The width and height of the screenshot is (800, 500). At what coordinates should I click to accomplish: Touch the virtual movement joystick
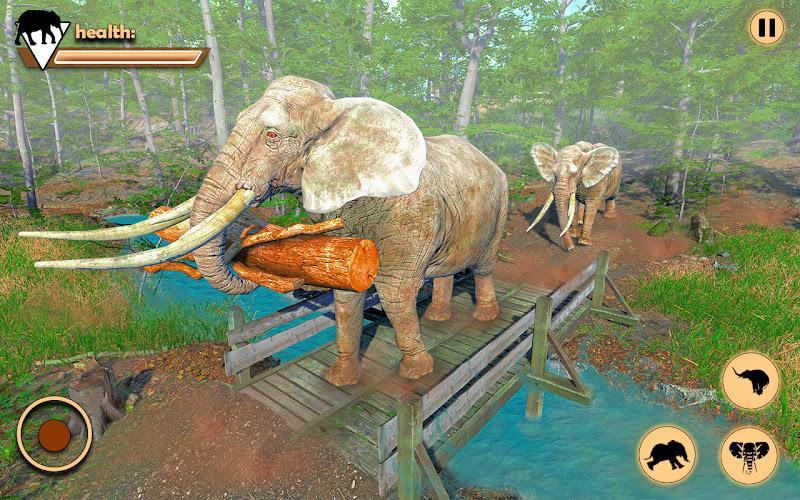[x=54, y=434]
